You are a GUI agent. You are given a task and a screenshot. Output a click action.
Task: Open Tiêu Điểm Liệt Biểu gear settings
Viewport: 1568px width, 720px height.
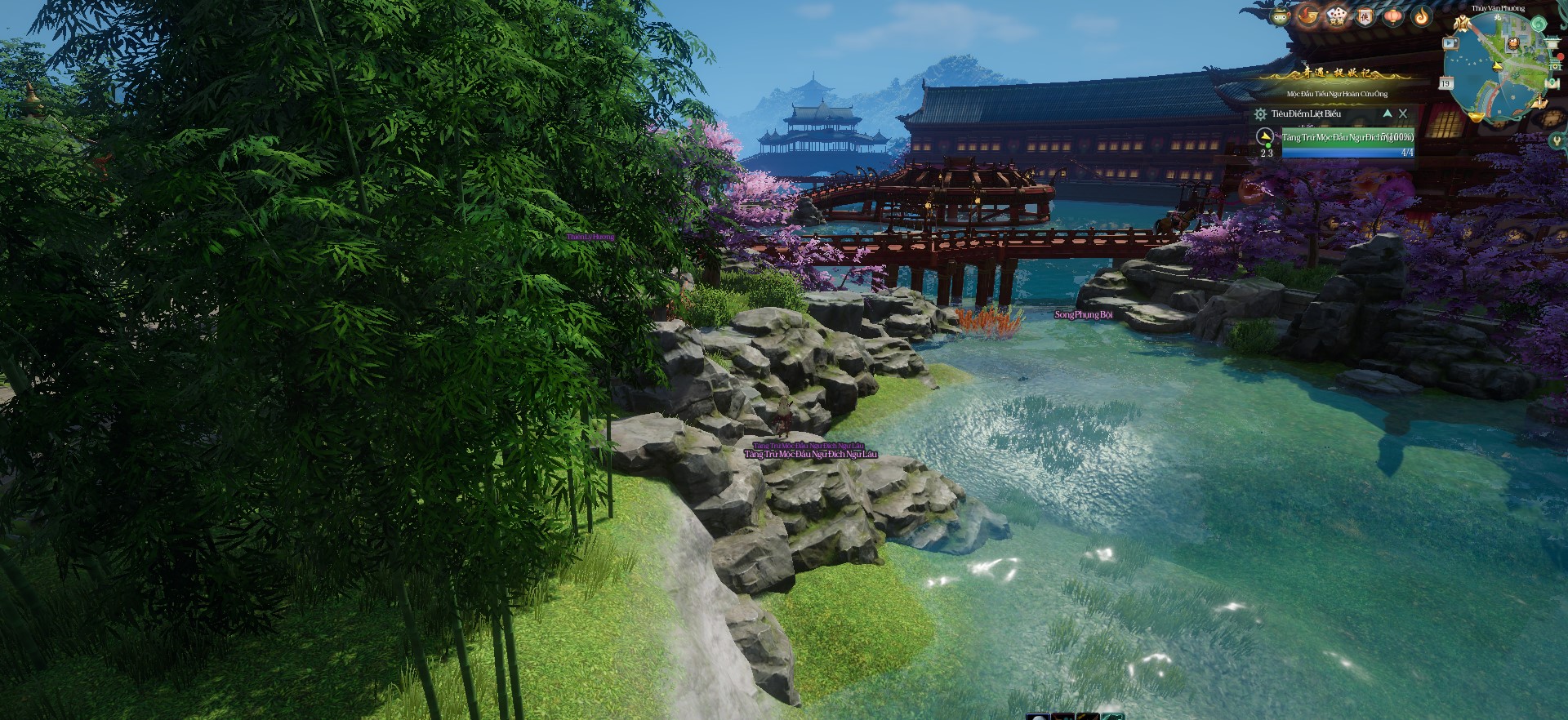coord(1260,114)
